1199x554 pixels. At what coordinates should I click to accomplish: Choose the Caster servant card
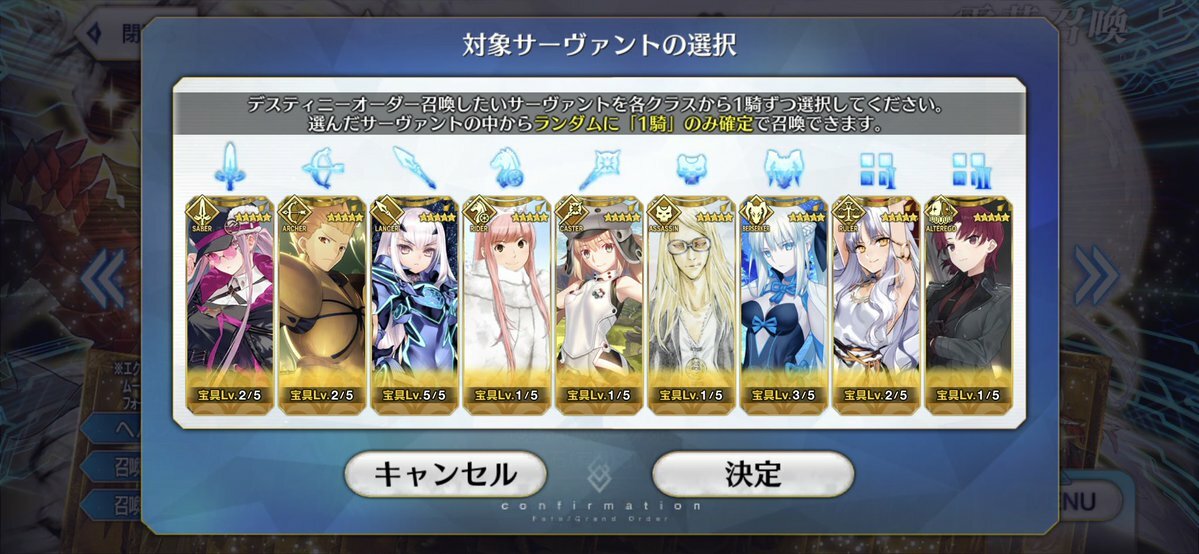[x=599, y=300]
